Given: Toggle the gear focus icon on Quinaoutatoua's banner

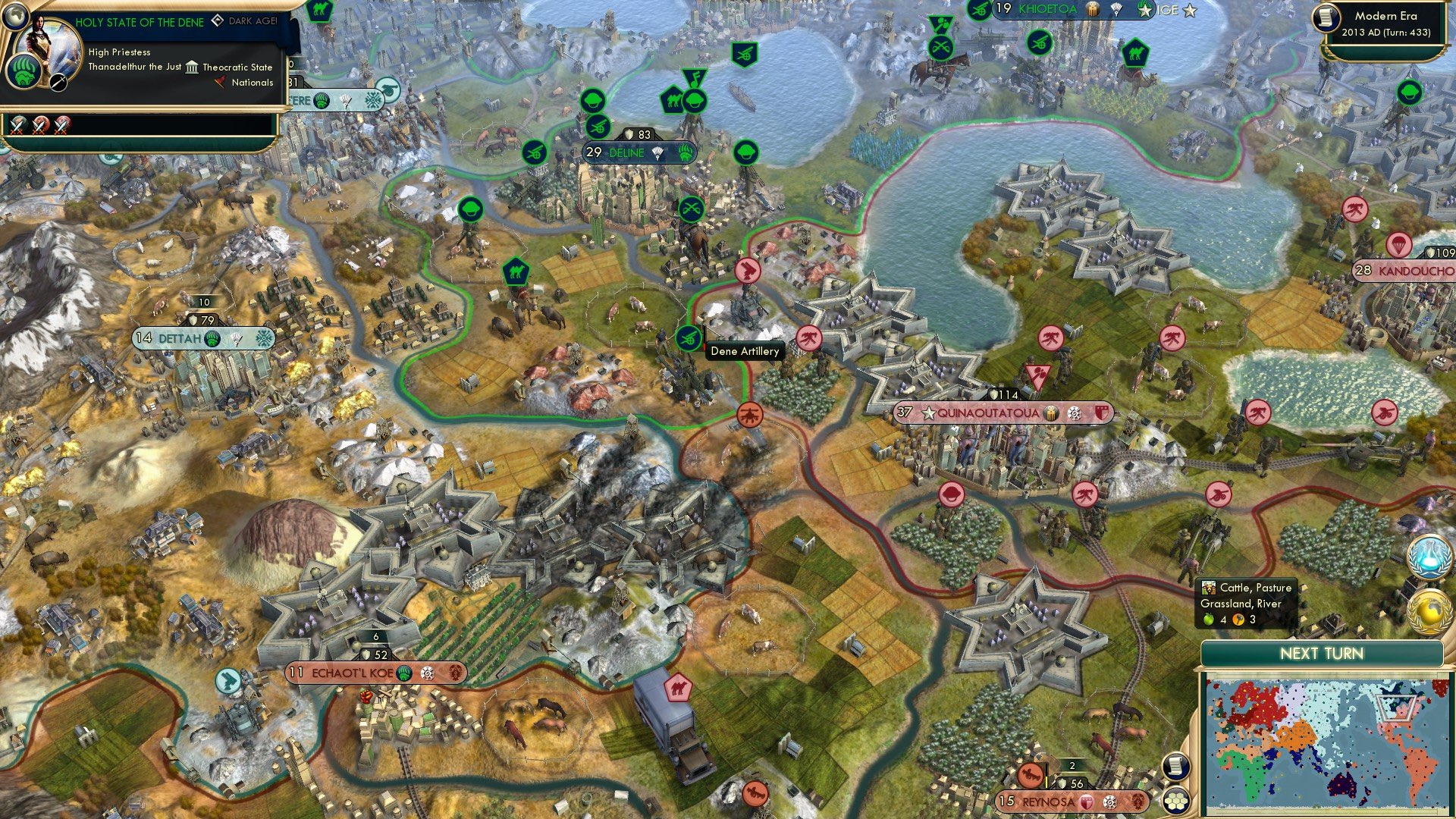Looking at the screenshot, I should 1075,414.
